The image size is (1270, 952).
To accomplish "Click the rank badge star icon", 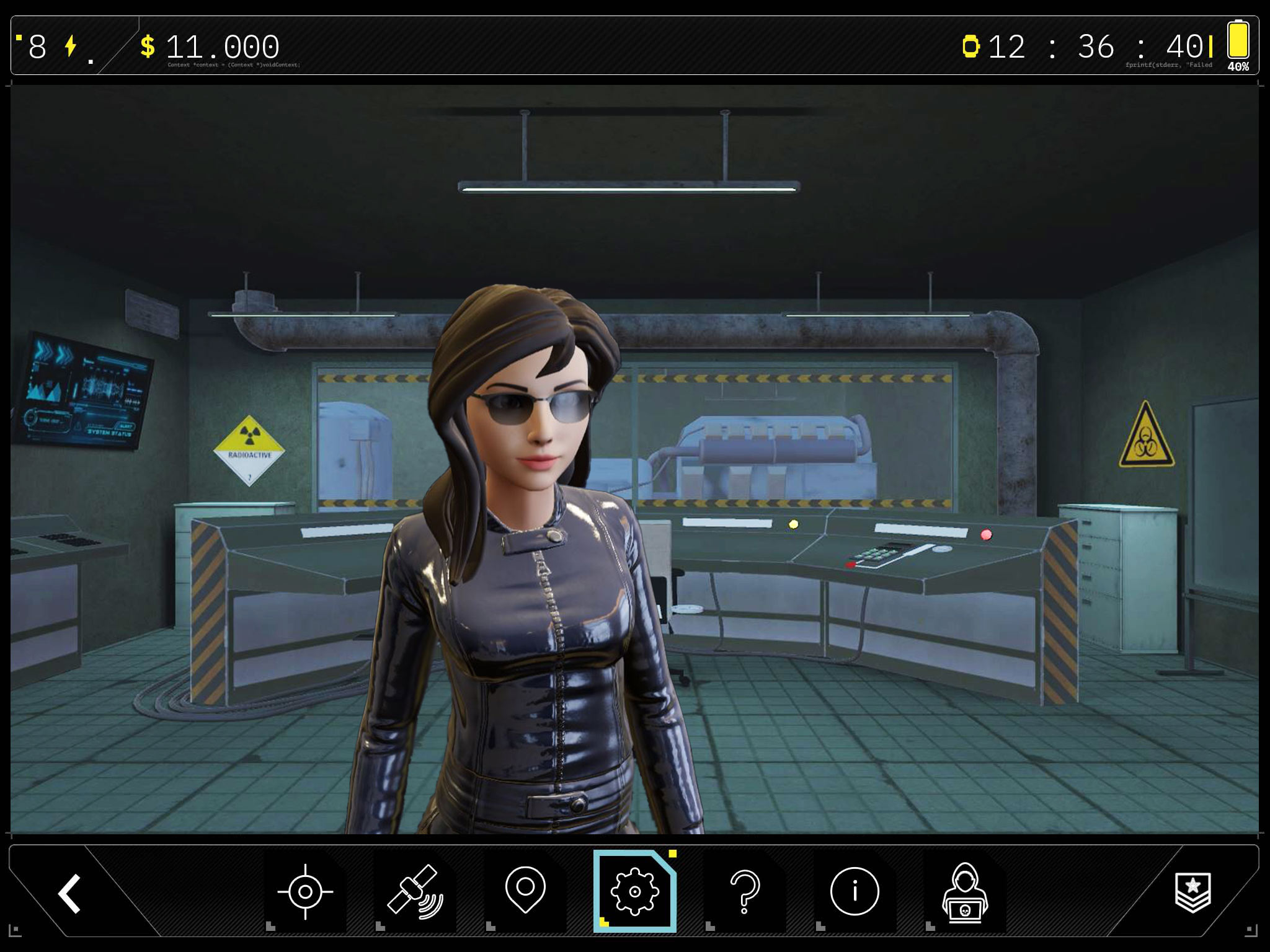I will (1193, 892).
